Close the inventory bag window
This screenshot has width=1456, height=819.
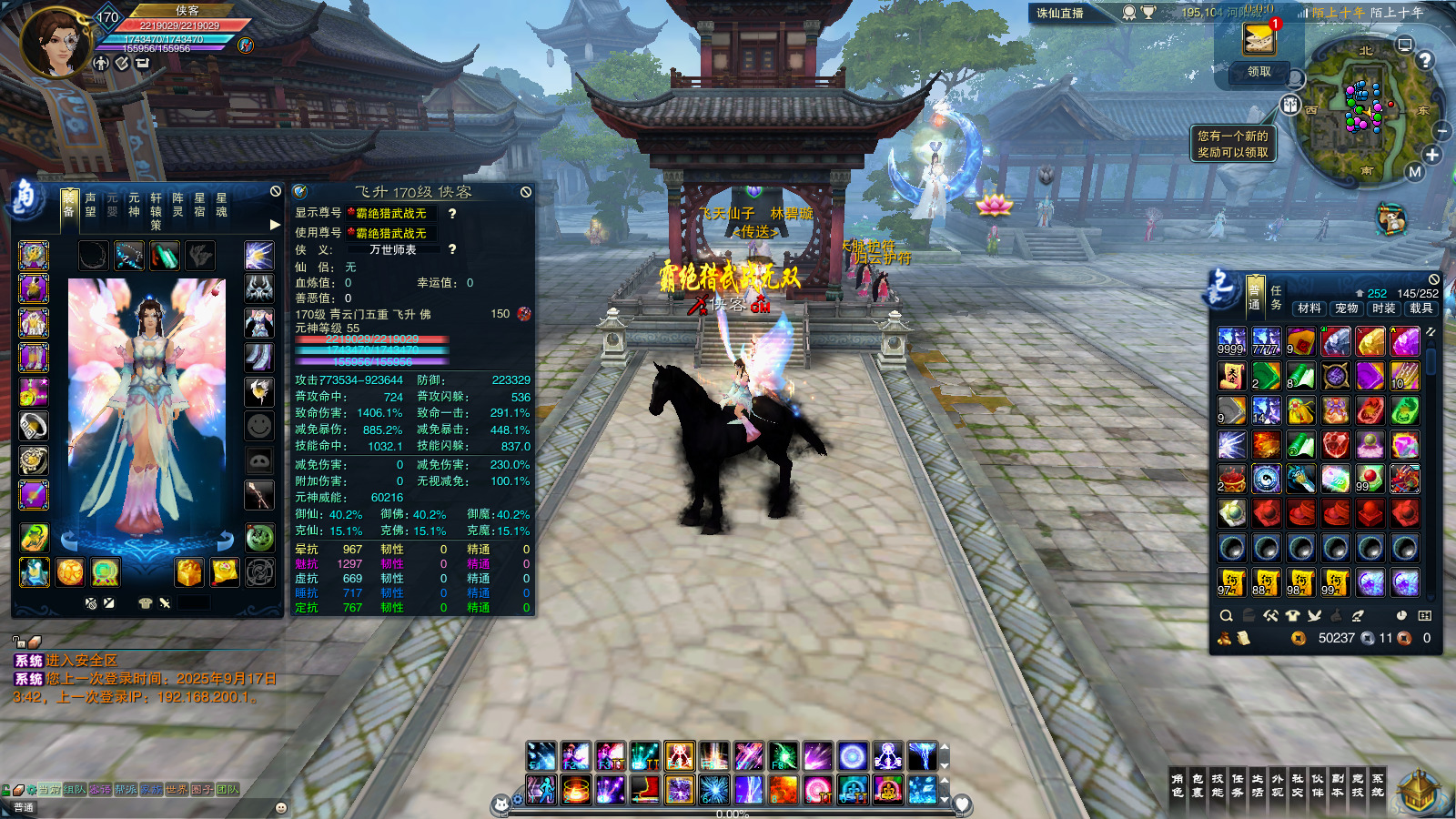[x=1434, y=279]
